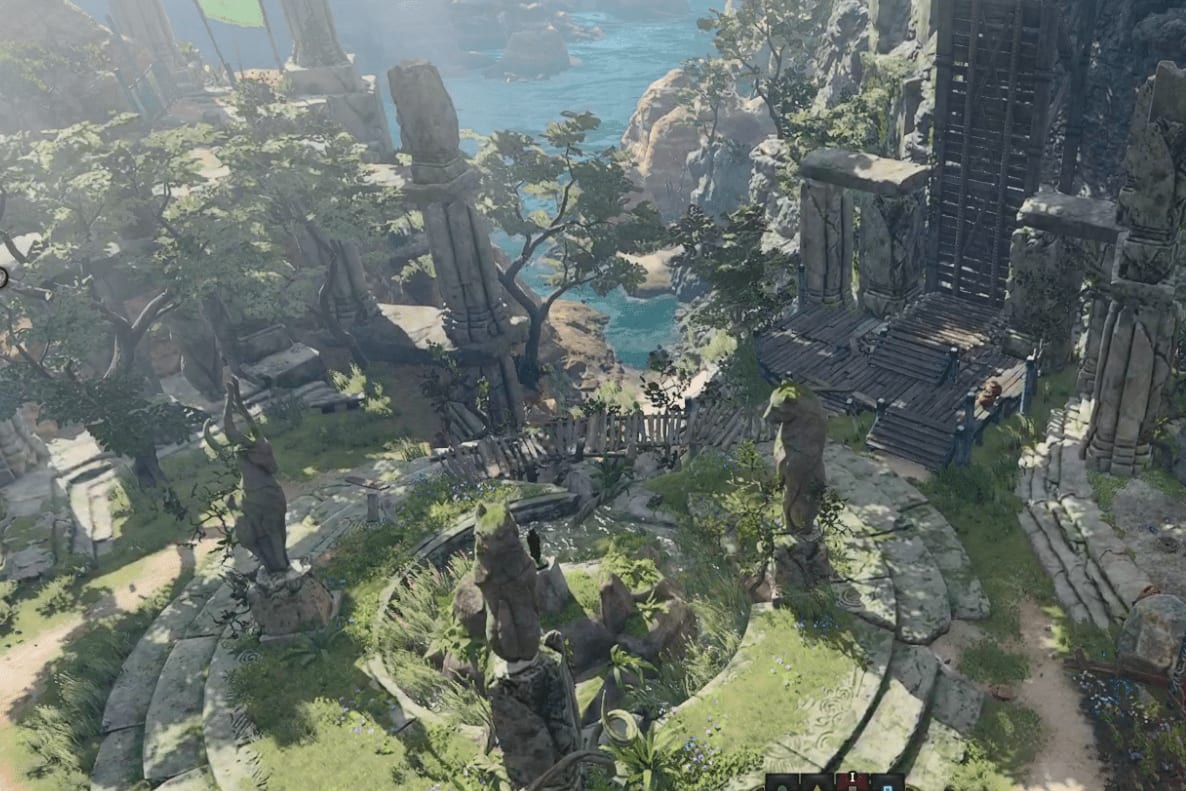Choose the red level I spell slot

(852, 783)
